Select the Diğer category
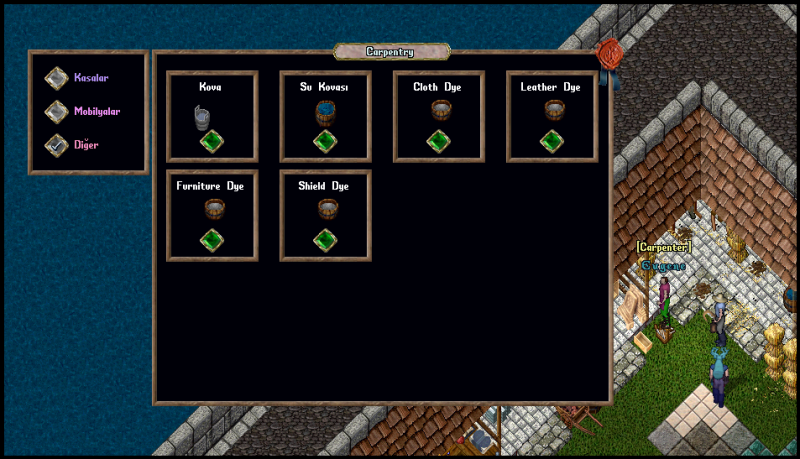 (x=57, y=145)
